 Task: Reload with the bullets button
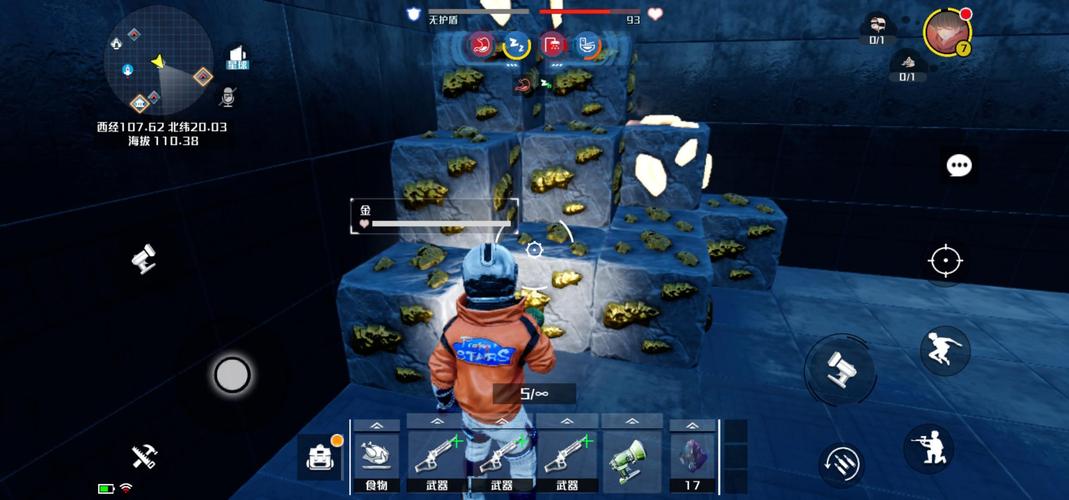pos(842,462)
